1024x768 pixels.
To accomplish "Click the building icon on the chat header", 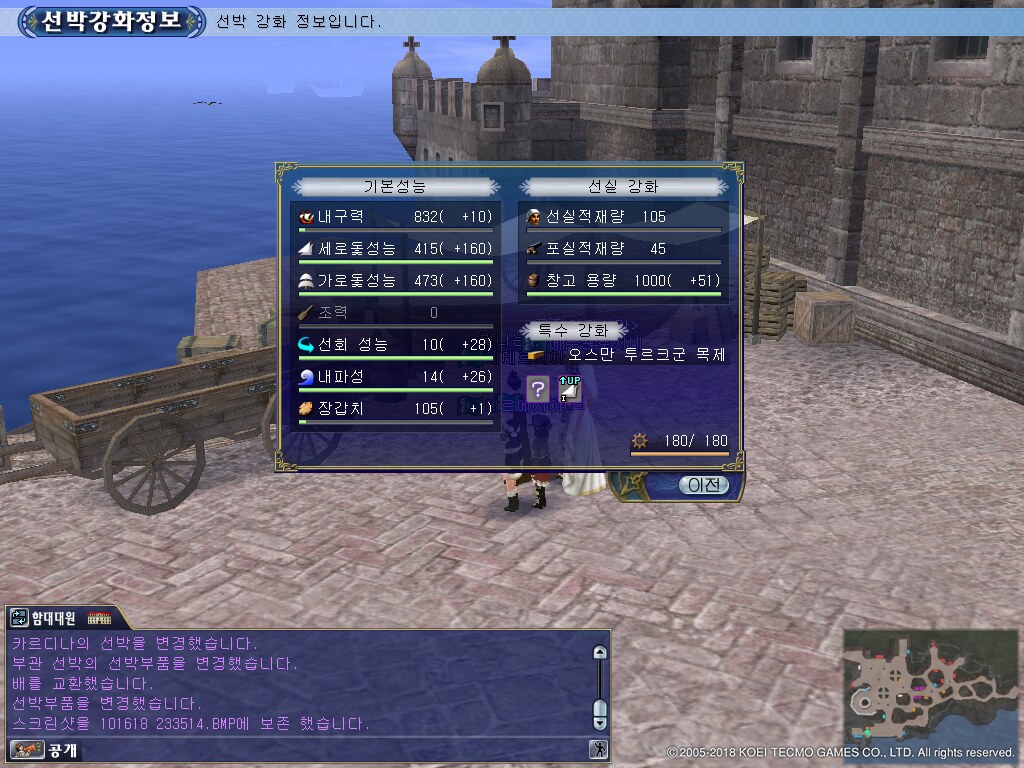I will pyautogui.click(x=99, y=618).
